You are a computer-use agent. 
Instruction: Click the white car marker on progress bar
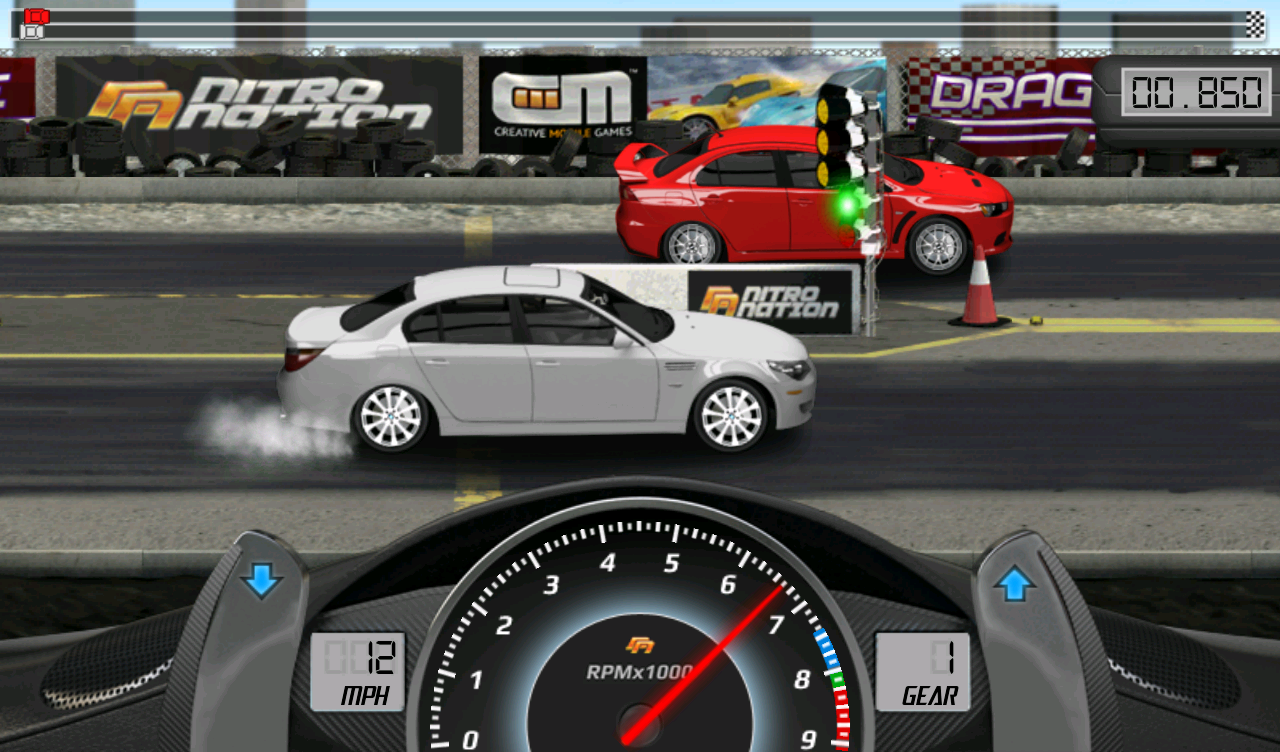coord(30,31)
